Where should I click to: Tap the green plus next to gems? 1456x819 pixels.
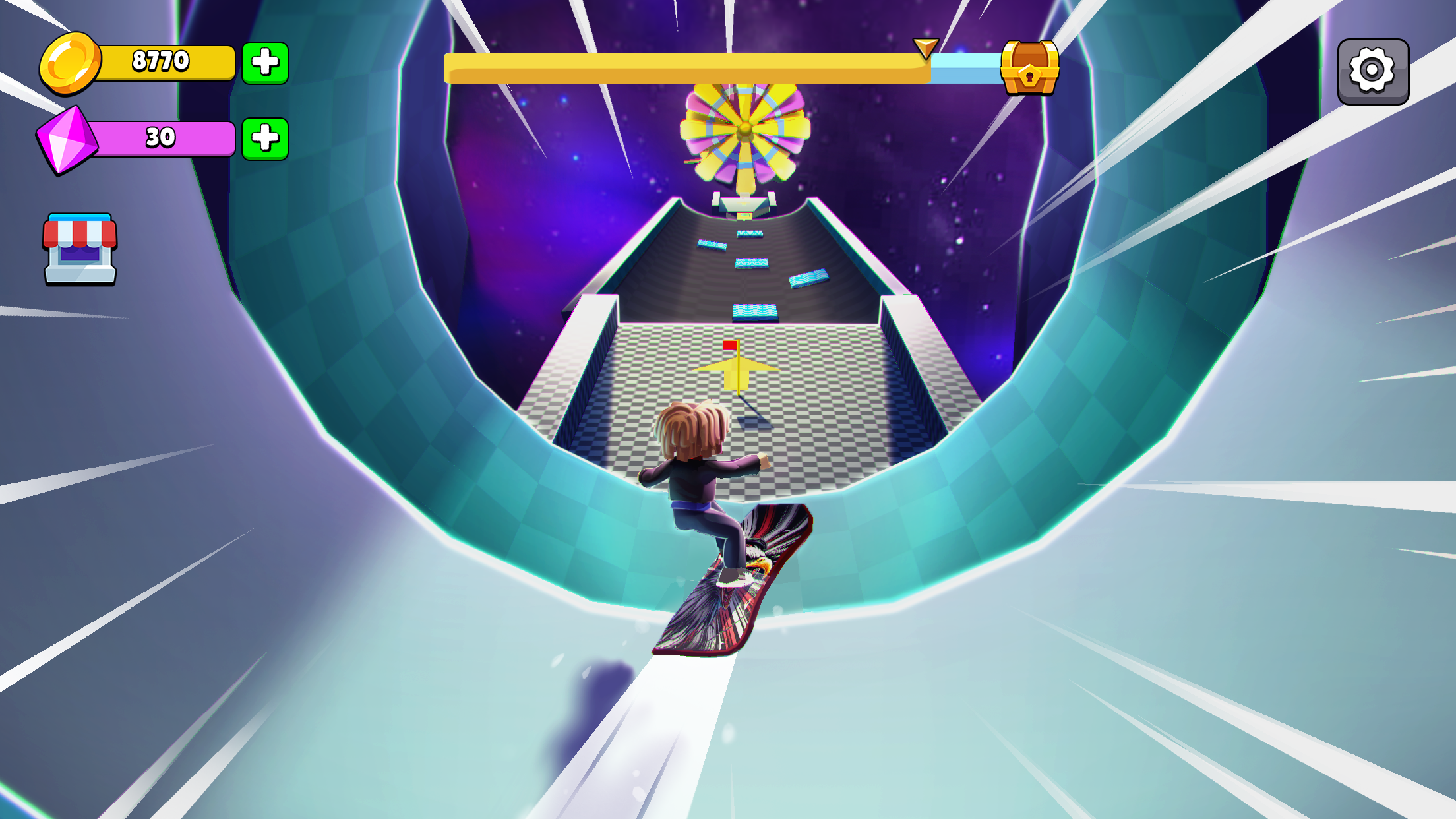(x=264, y=138)
